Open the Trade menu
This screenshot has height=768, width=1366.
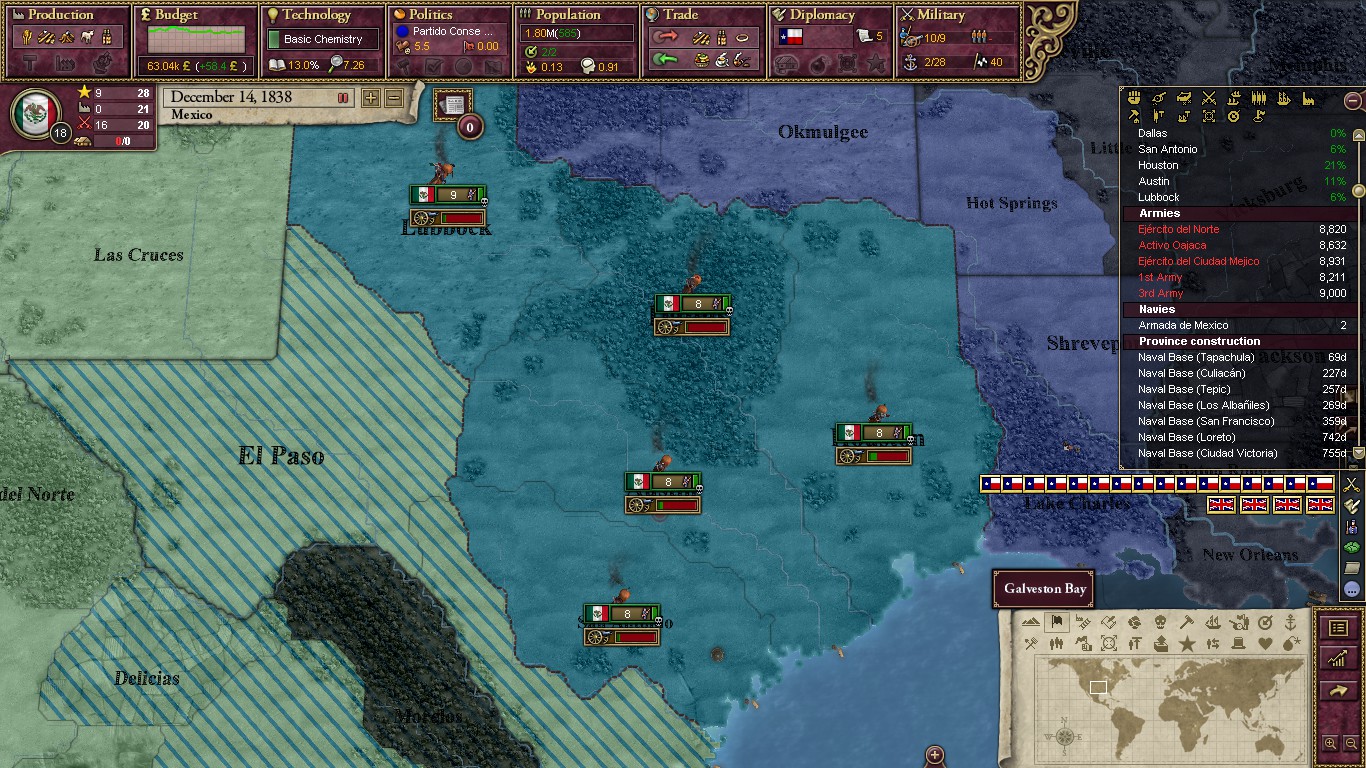[x=678, y=15]
